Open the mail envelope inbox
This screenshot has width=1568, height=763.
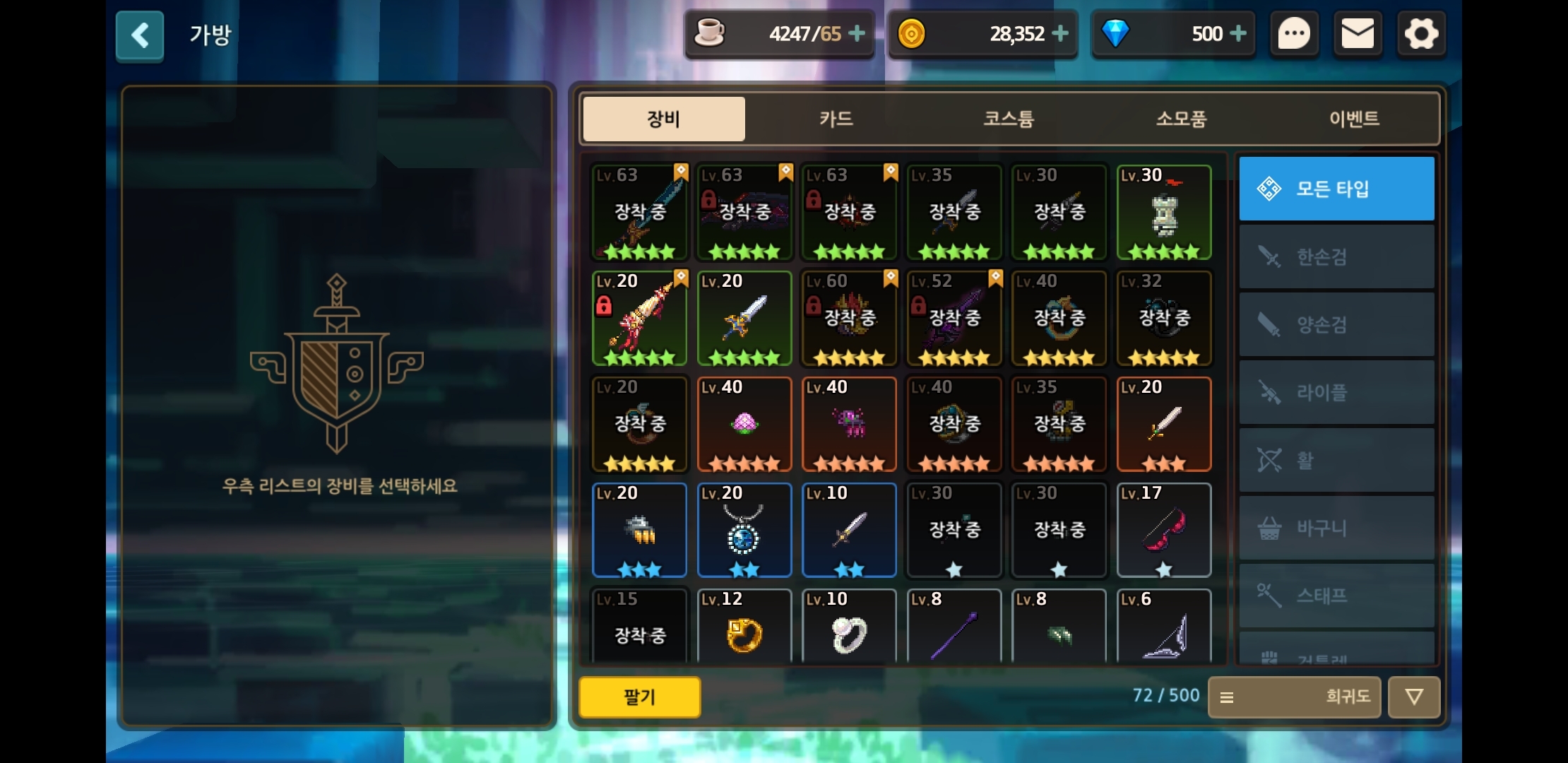(1358, 34)
